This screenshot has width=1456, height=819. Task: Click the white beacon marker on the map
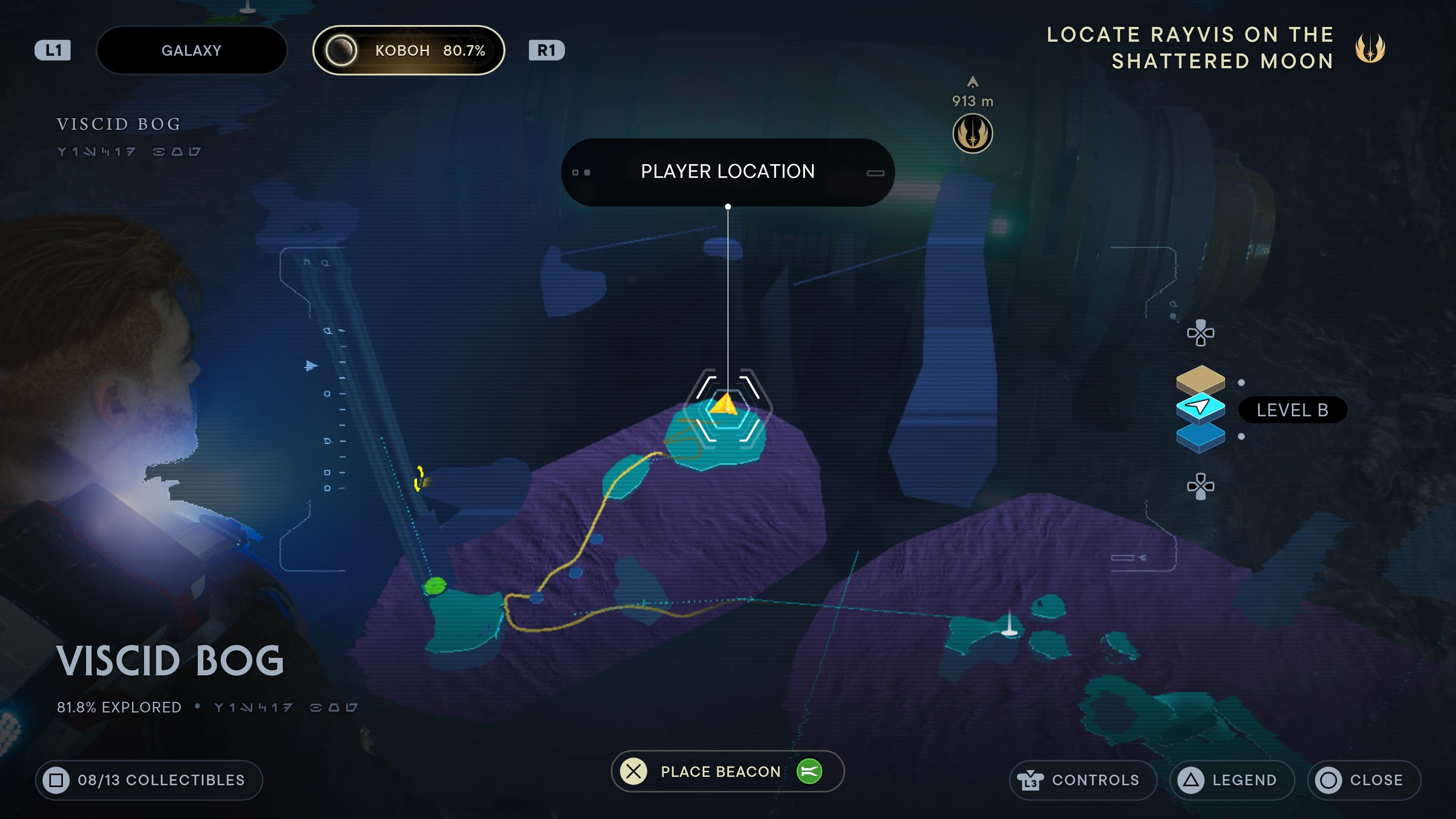1009,628
